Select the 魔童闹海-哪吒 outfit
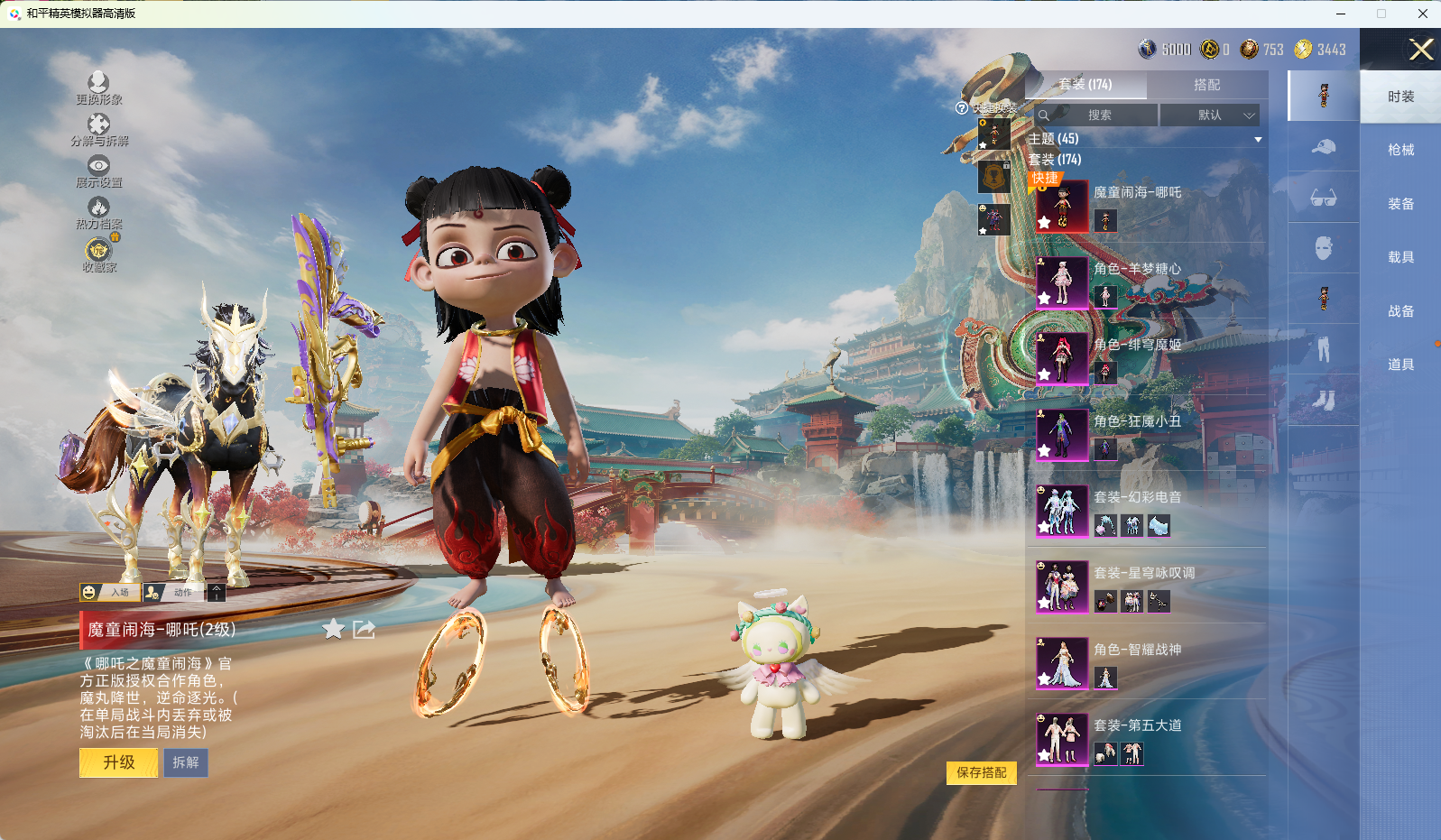This screenshot has width=1441, height=840. pyautogui.click(x=1062, y=207)
